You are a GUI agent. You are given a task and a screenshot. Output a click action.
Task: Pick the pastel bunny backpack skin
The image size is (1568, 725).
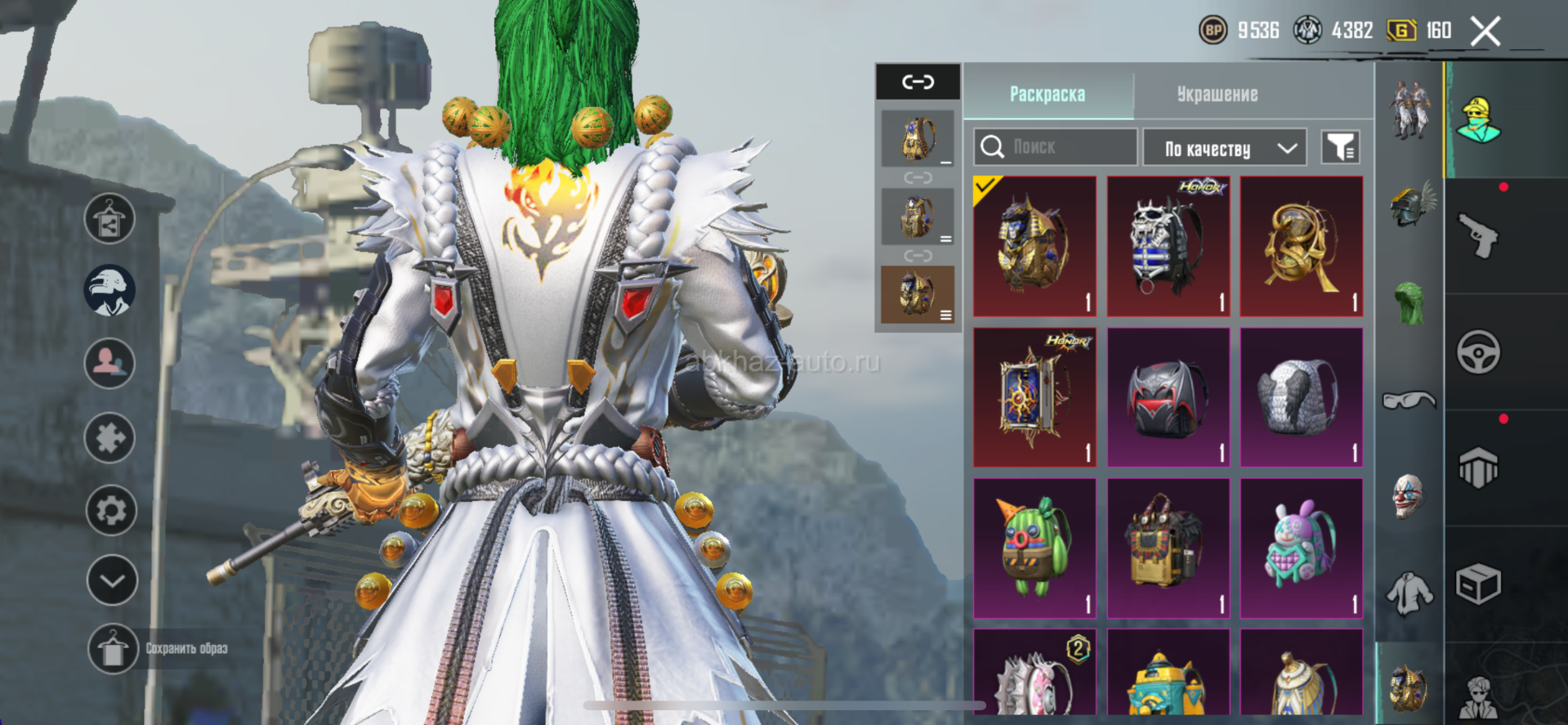(x=1301, y=548)
